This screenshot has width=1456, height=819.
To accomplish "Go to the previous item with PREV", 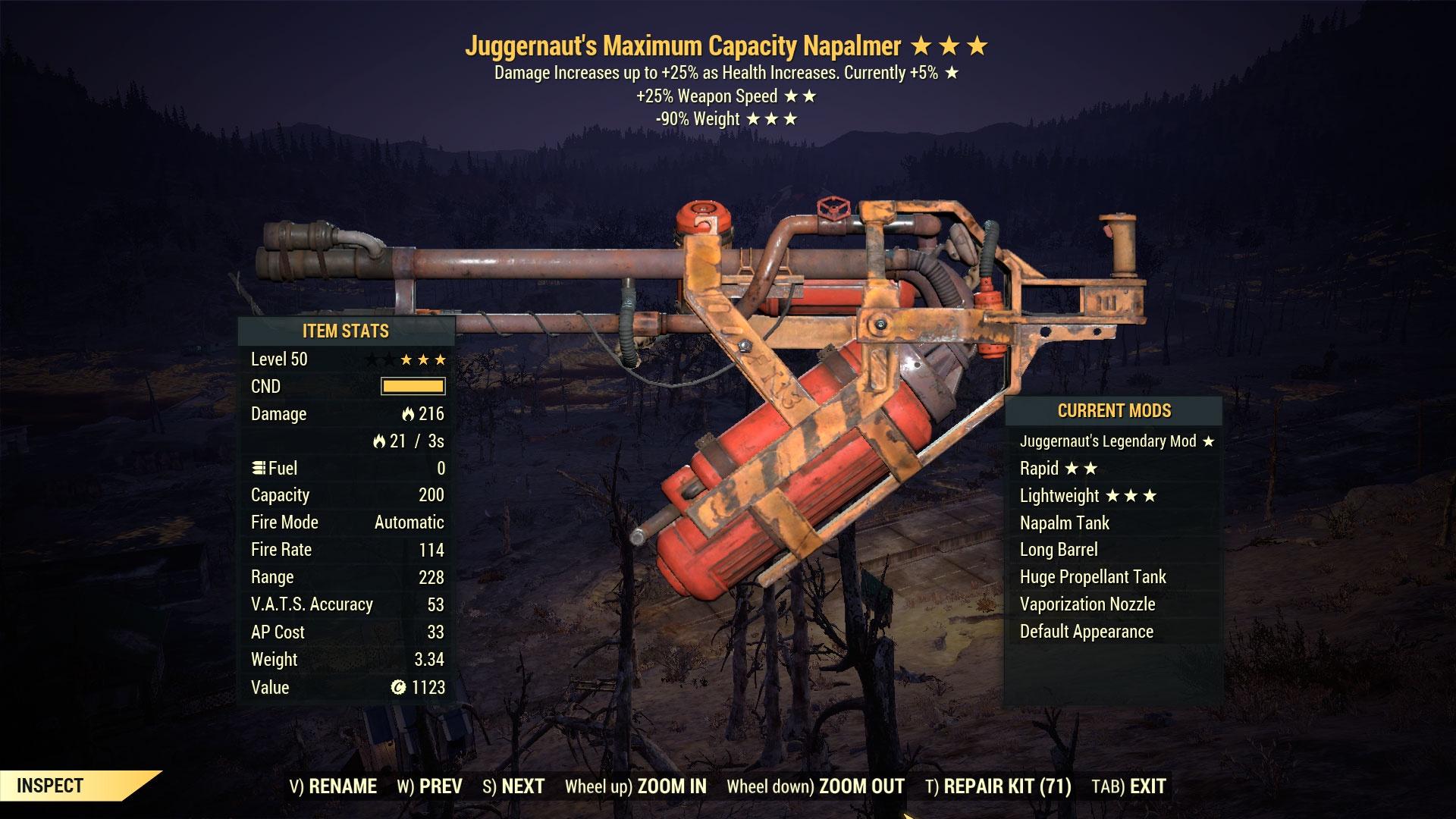I will point(429,786).
